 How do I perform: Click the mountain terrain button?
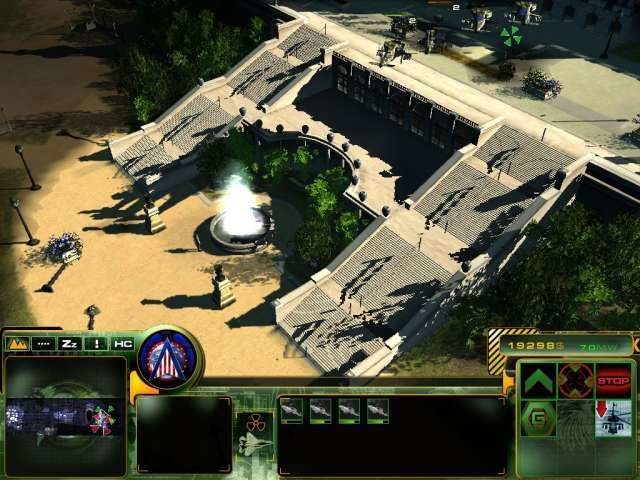click(17, 343)
